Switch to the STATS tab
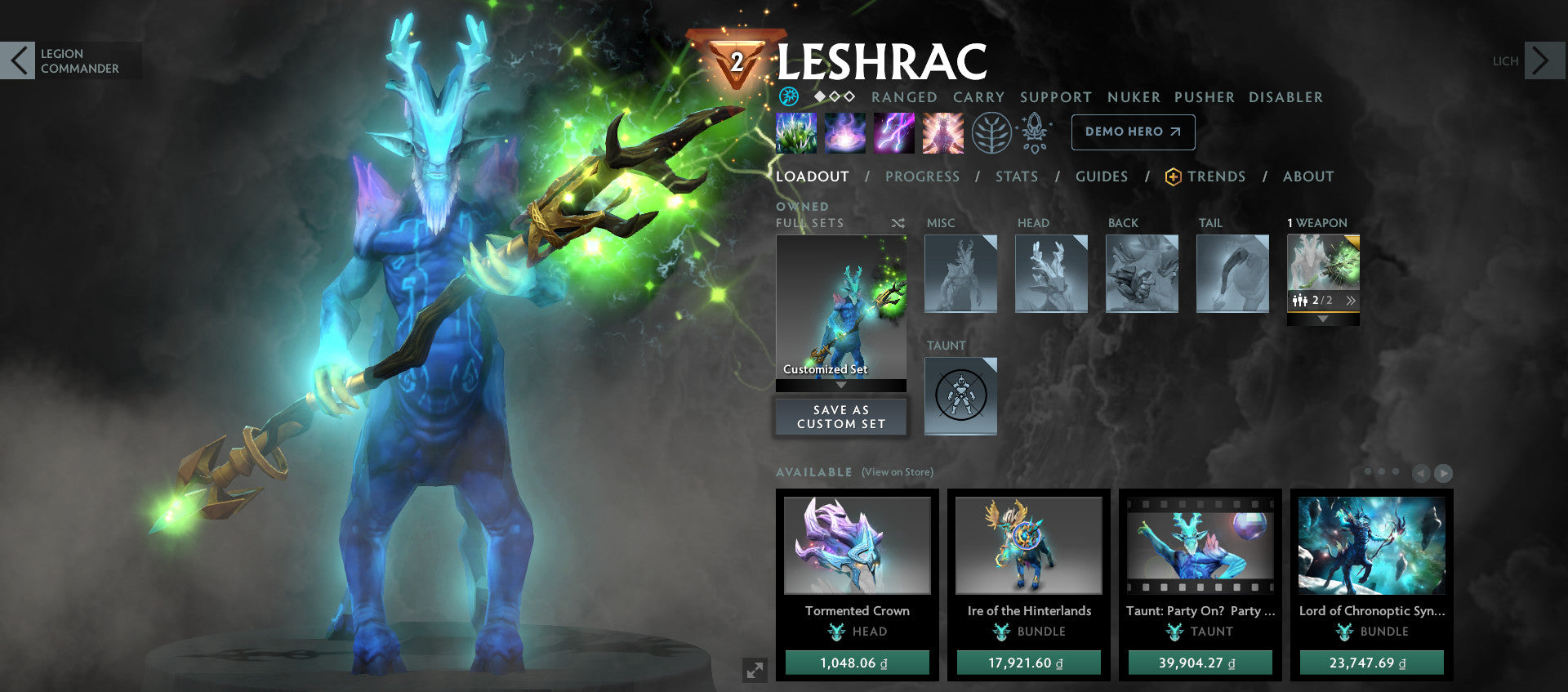 [x=1017, y=176]
